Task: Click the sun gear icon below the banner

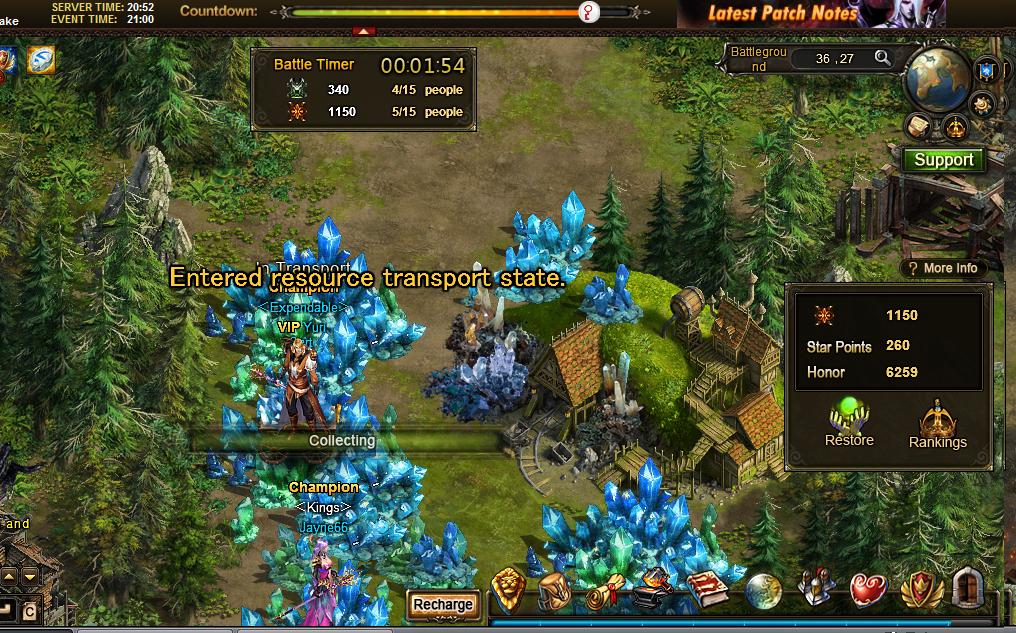Action: tap(983, 102)
